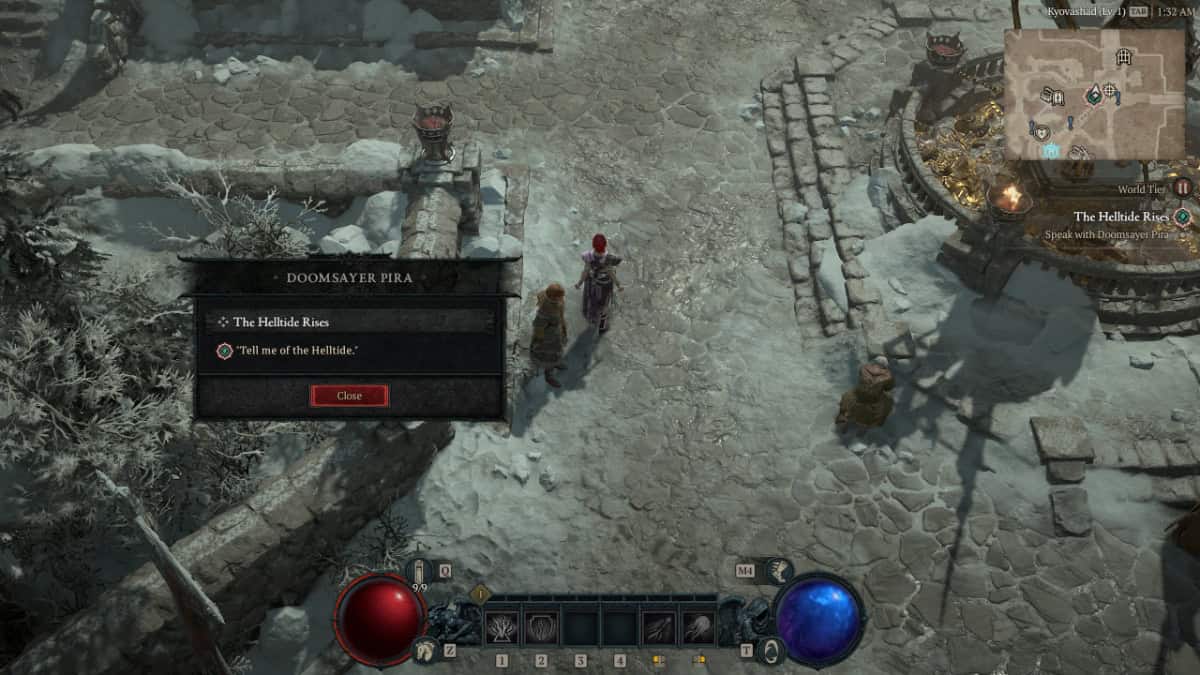Open The Helltide Rises quest tracker
This screenshot has height=675, width=1200.
tap(1125, 217)
